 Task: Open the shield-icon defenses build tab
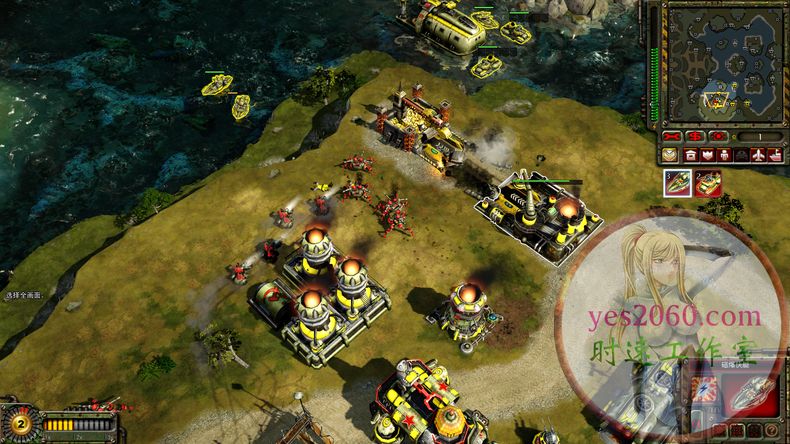[x=708, y=155]
